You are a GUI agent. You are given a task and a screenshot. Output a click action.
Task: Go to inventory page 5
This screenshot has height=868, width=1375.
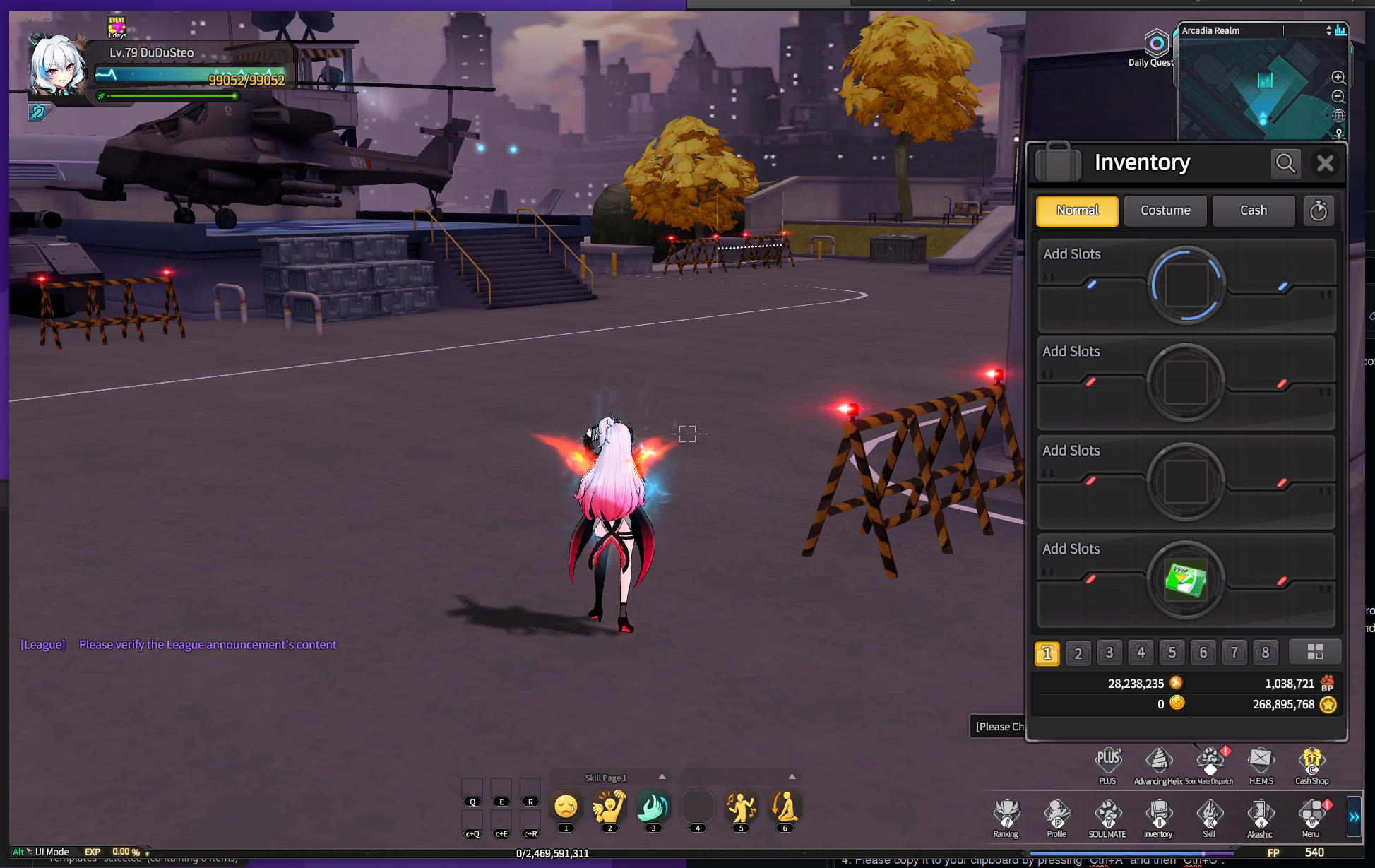pos(1172,653)
